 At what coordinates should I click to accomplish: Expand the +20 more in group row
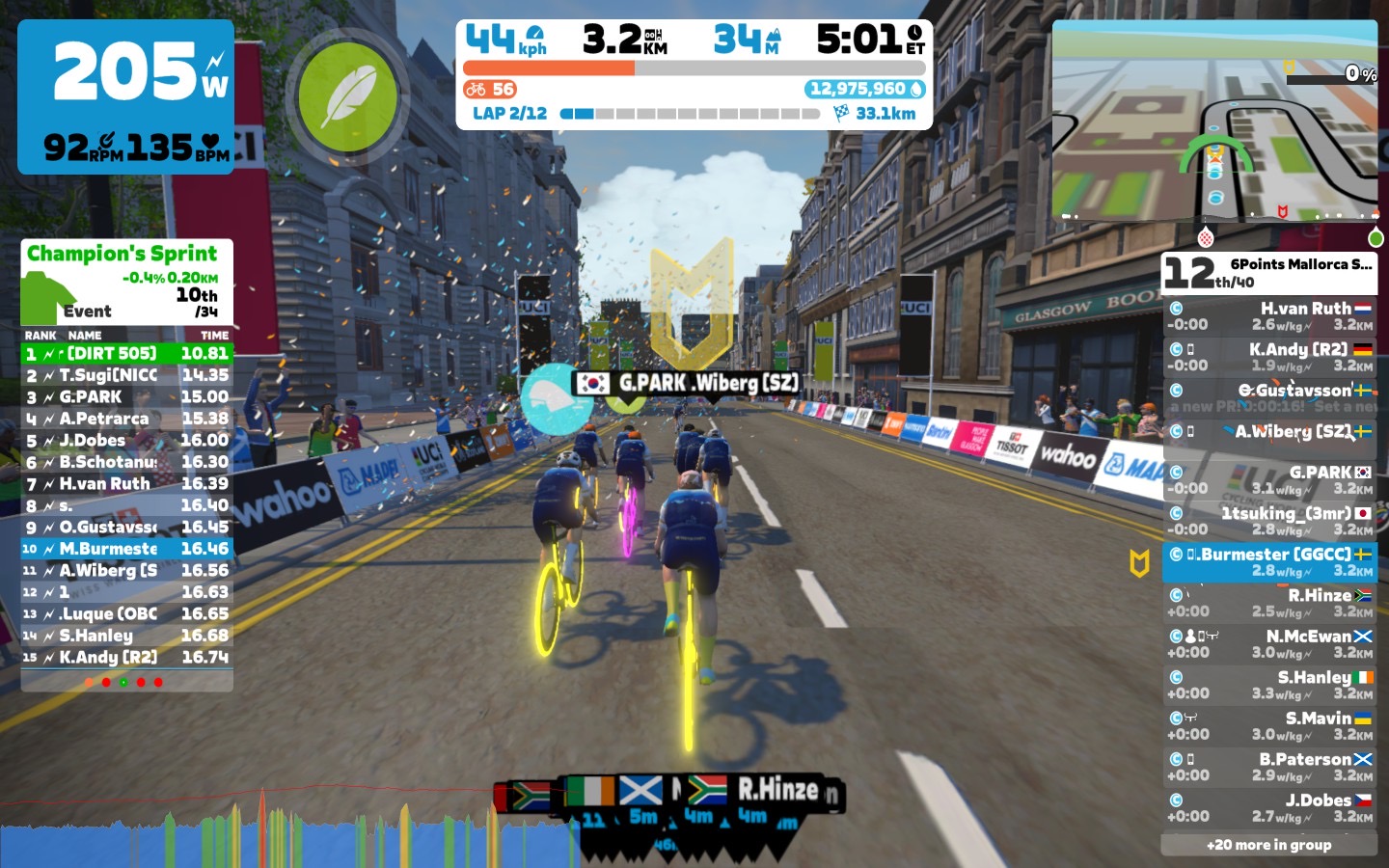click(x=1268, y=845)
